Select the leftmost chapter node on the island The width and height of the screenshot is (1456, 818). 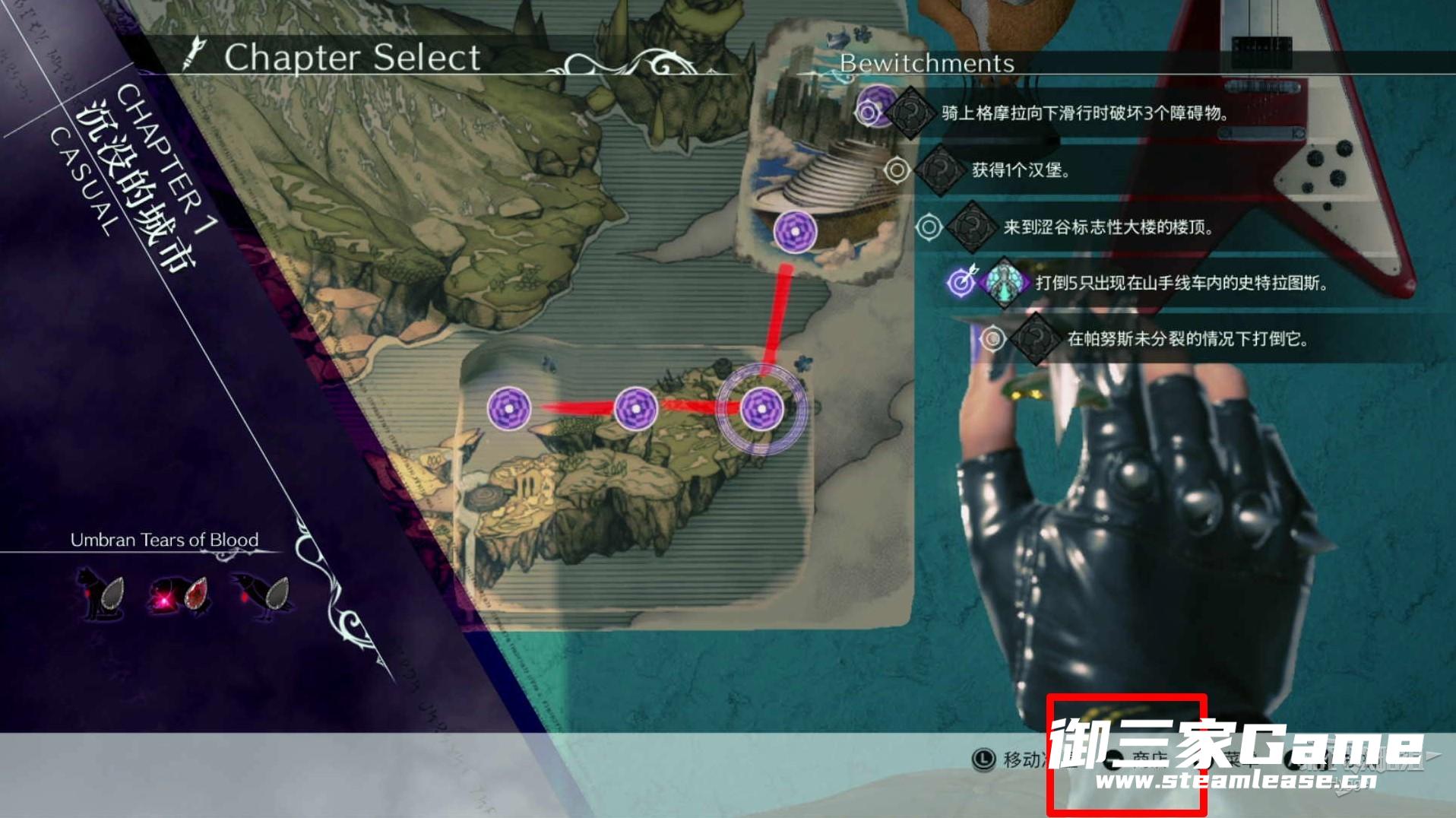pos(508,408)
